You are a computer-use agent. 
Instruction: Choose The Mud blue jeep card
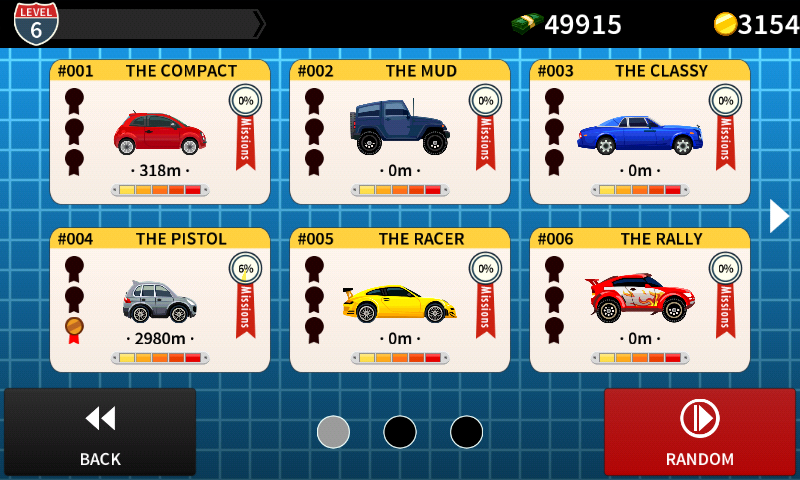[x=400, y=132]
